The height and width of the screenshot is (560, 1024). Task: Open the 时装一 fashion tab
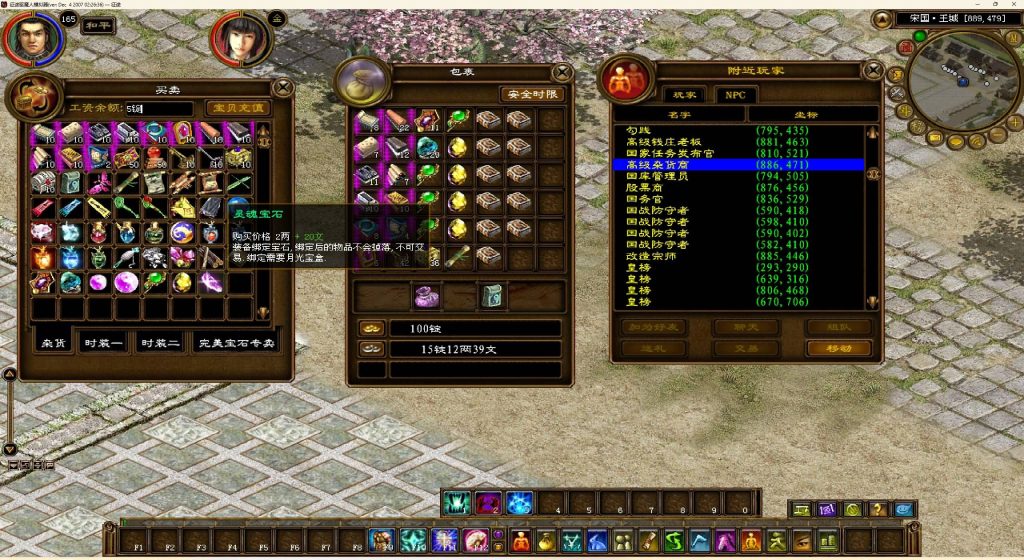pos(105,343)
